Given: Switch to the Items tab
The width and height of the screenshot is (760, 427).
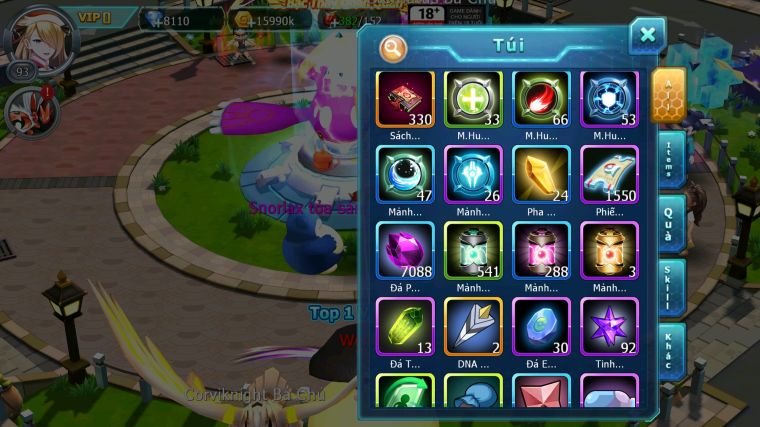Looking at the screenshot, I should (x=671, y=160).
